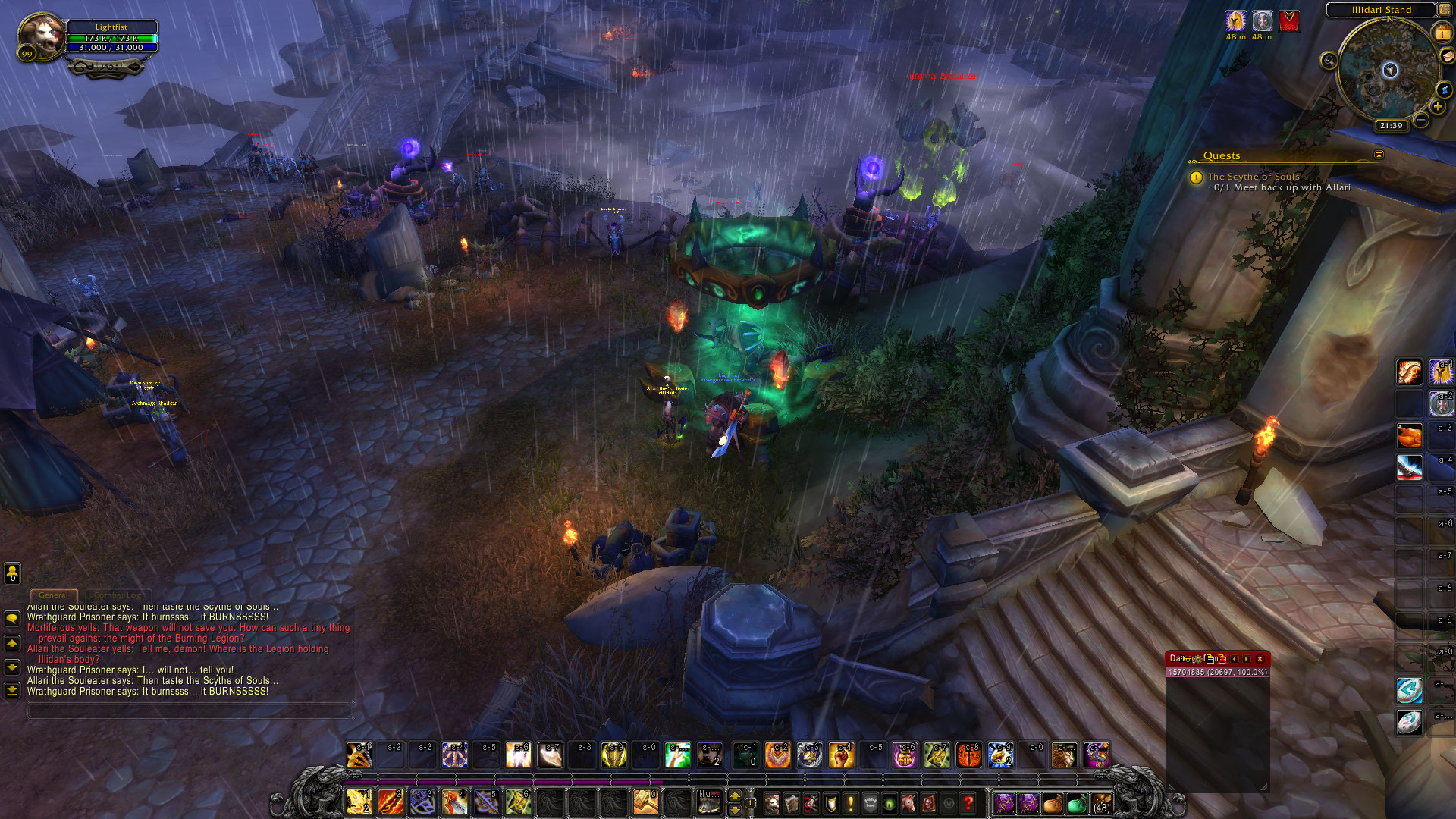Open the shield-shaped guild micro button

(831, 803)
